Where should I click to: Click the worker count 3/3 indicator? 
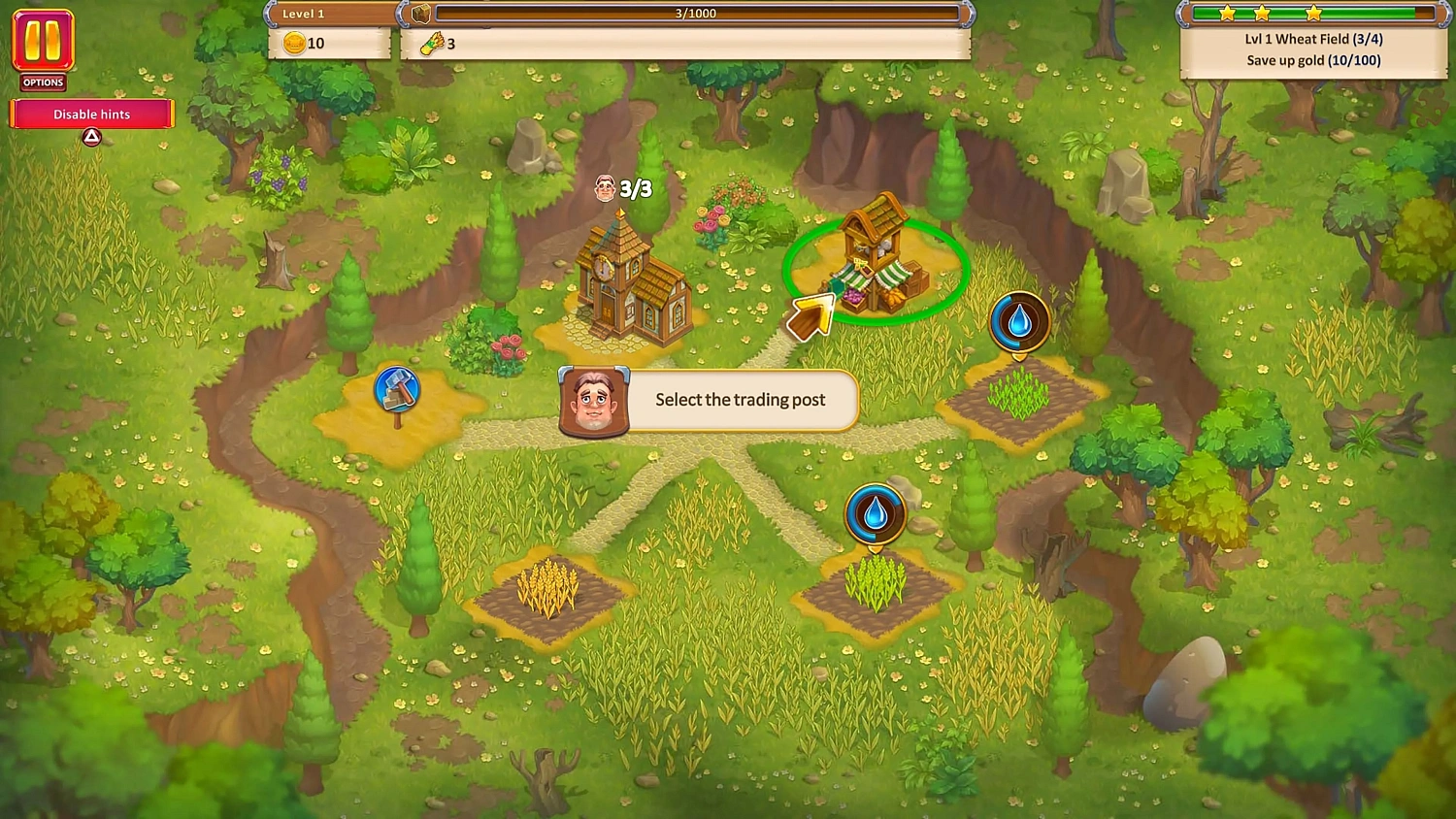point(622,188)
